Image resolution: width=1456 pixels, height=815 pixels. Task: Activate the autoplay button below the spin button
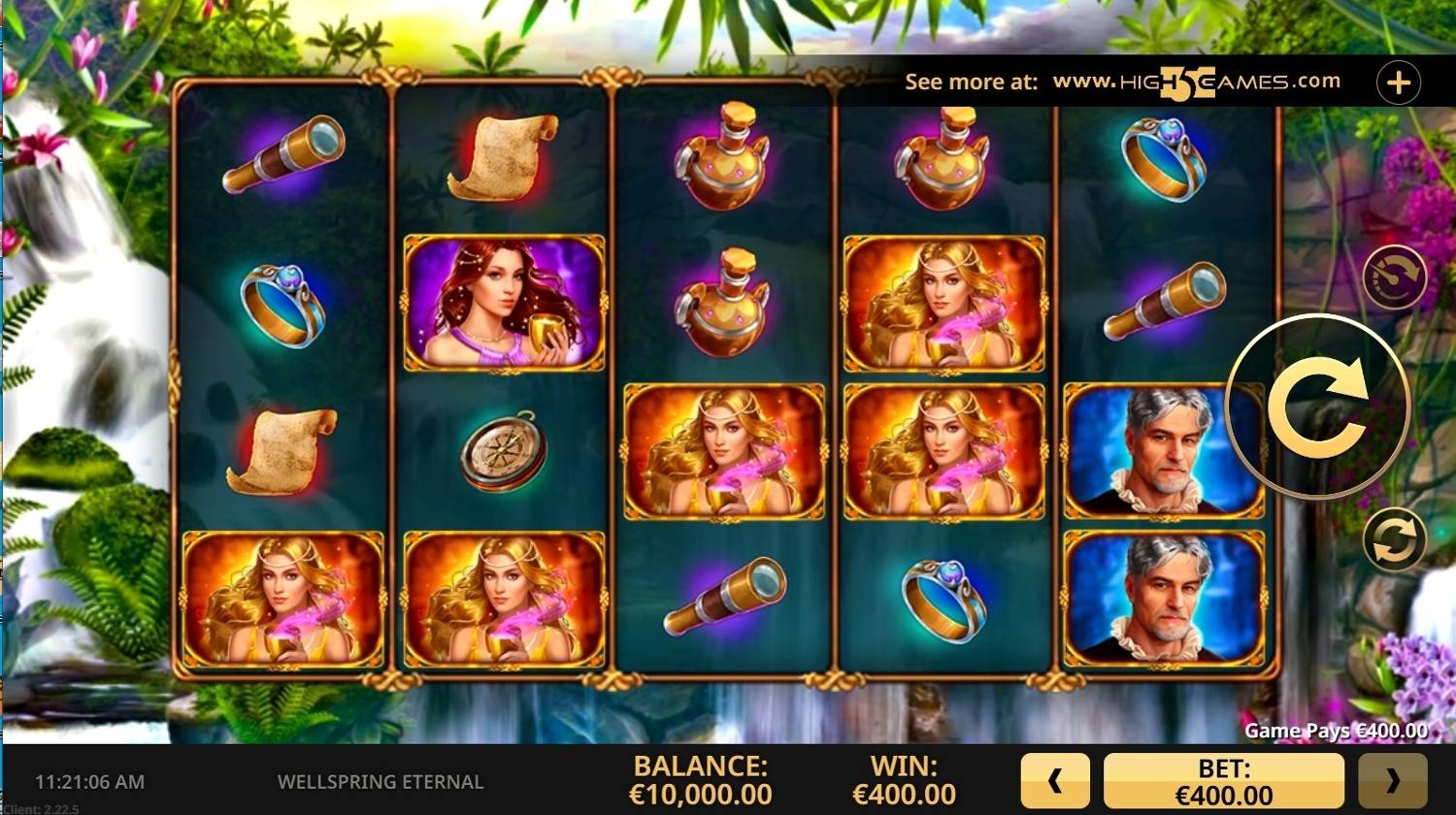point(1395,538)
